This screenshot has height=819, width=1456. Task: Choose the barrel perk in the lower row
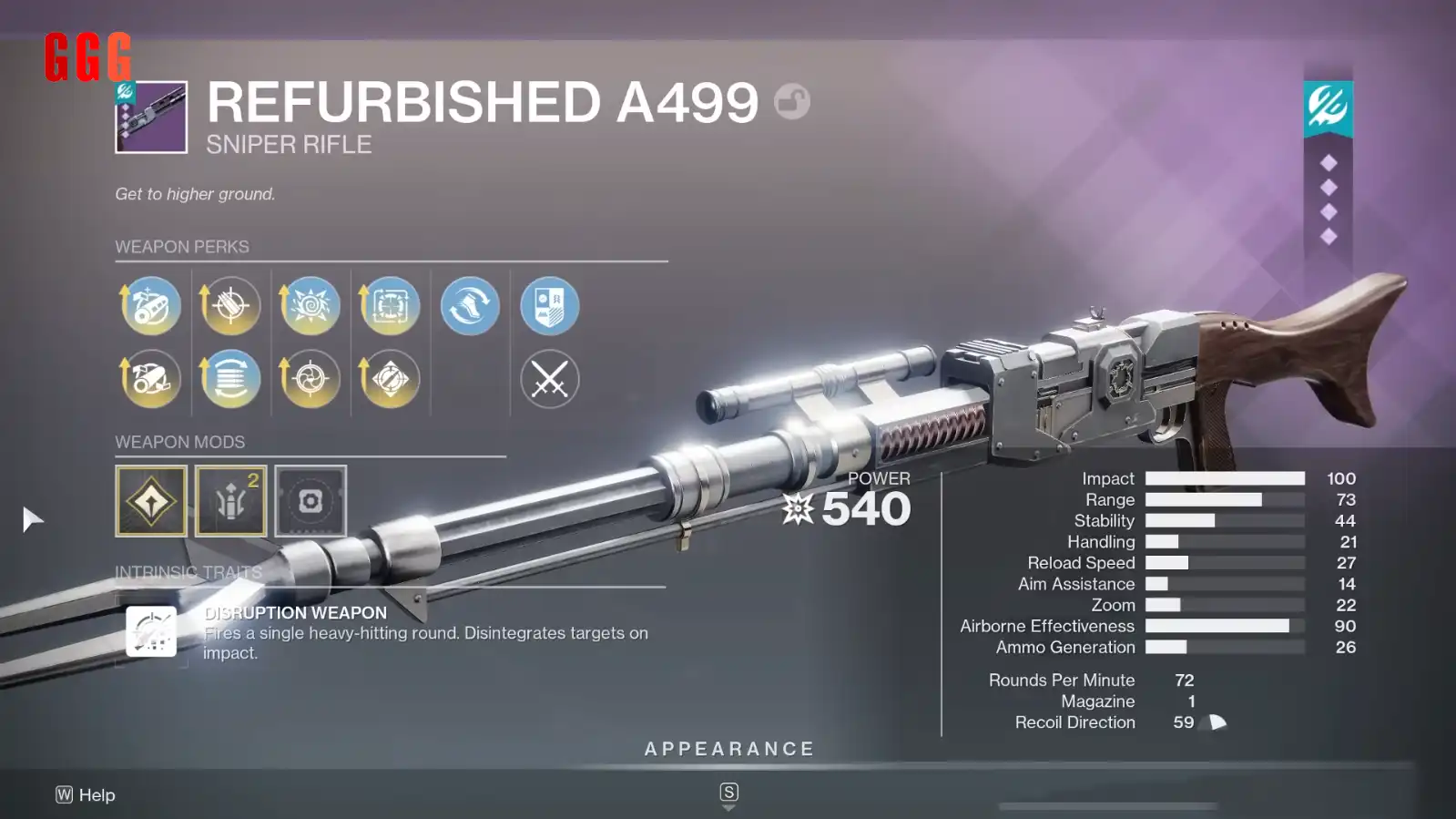click(x=151, y=379)
